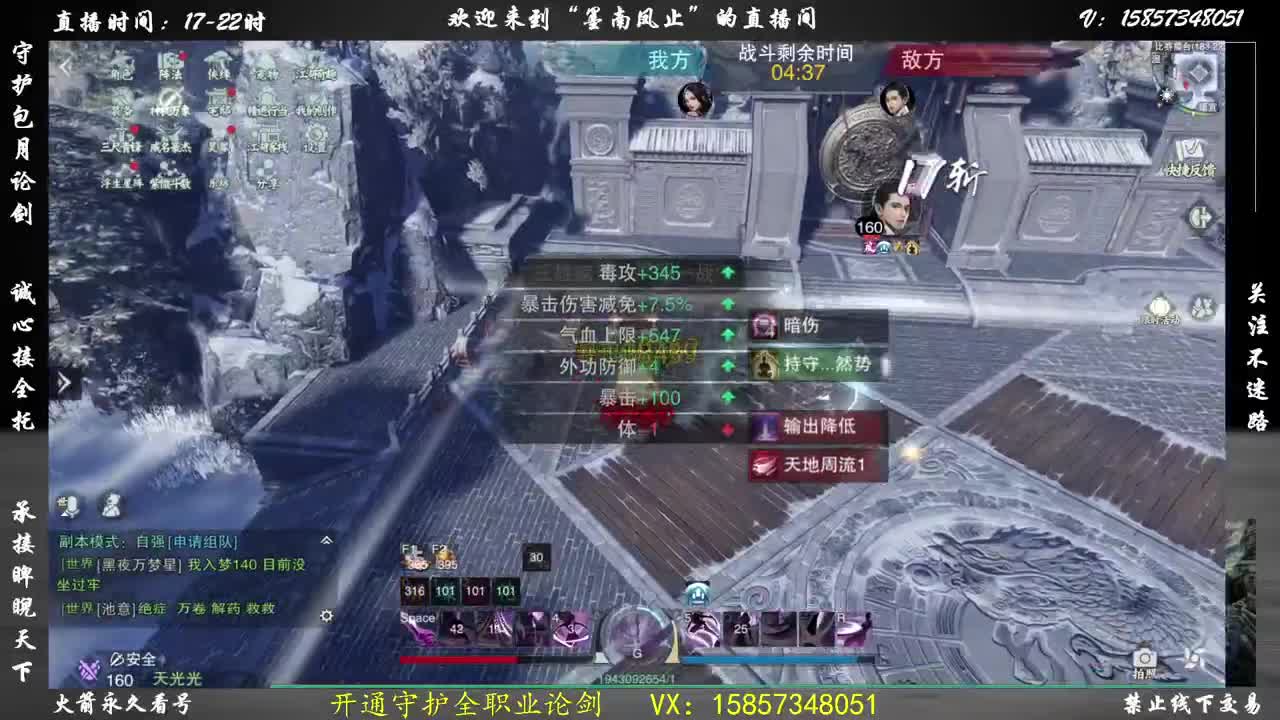
Task: Click the 申请组队 team request link
Action: click(x=202, y=542)
